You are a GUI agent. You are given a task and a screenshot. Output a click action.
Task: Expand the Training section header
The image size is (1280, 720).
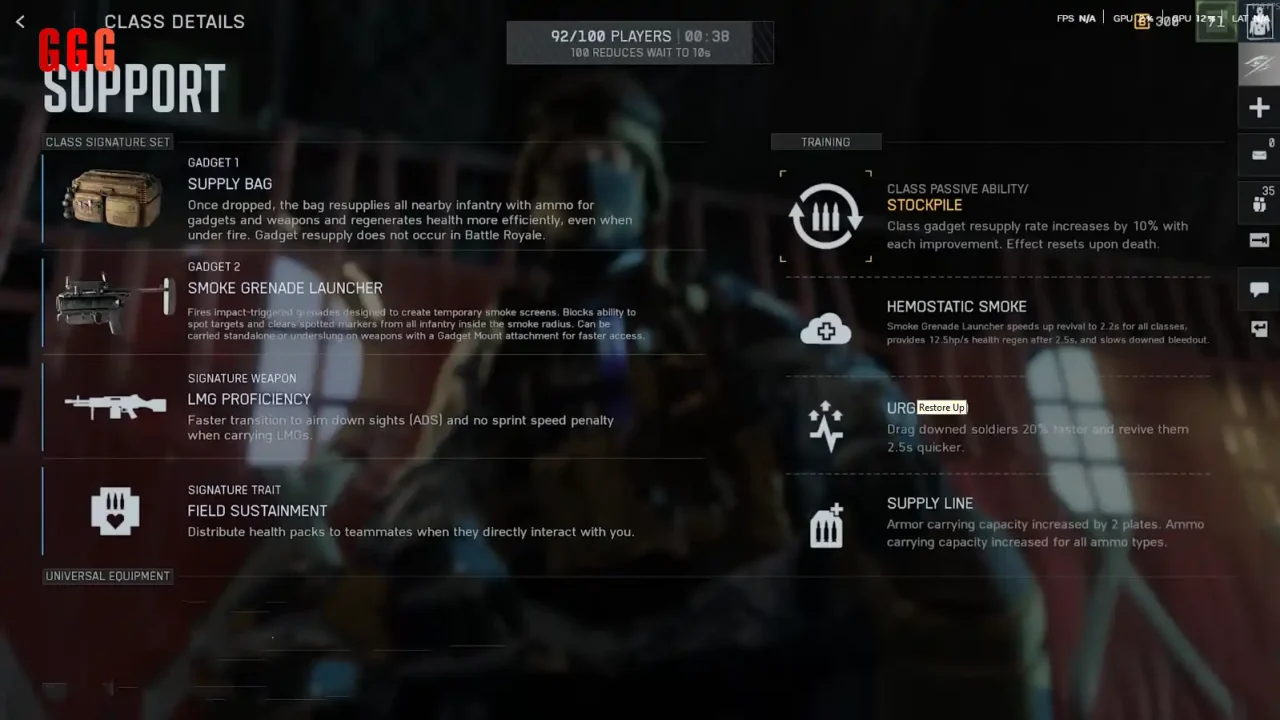click(826, 141)
